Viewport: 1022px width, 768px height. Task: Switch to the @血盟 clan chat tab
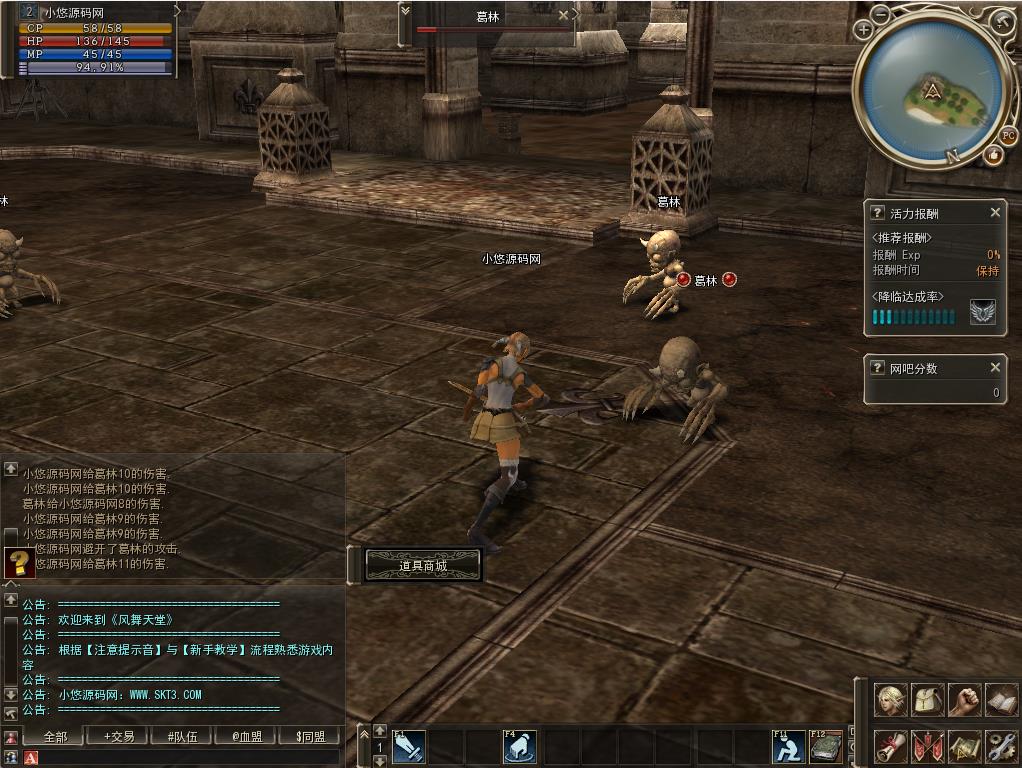[x=247, y=737]
